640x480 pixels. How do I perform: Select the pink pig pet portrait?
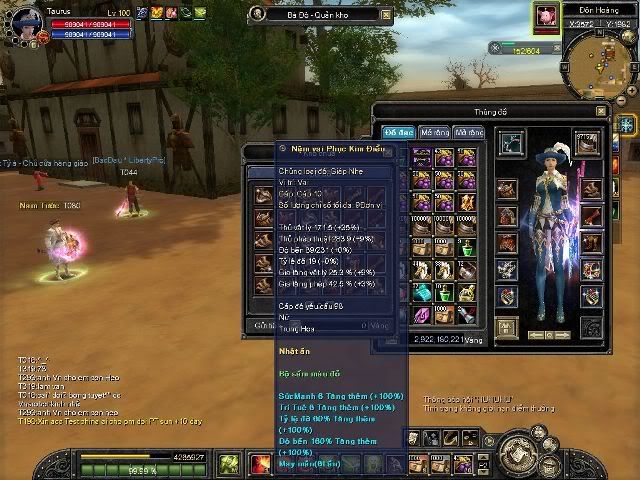click(x=546, y=15)
